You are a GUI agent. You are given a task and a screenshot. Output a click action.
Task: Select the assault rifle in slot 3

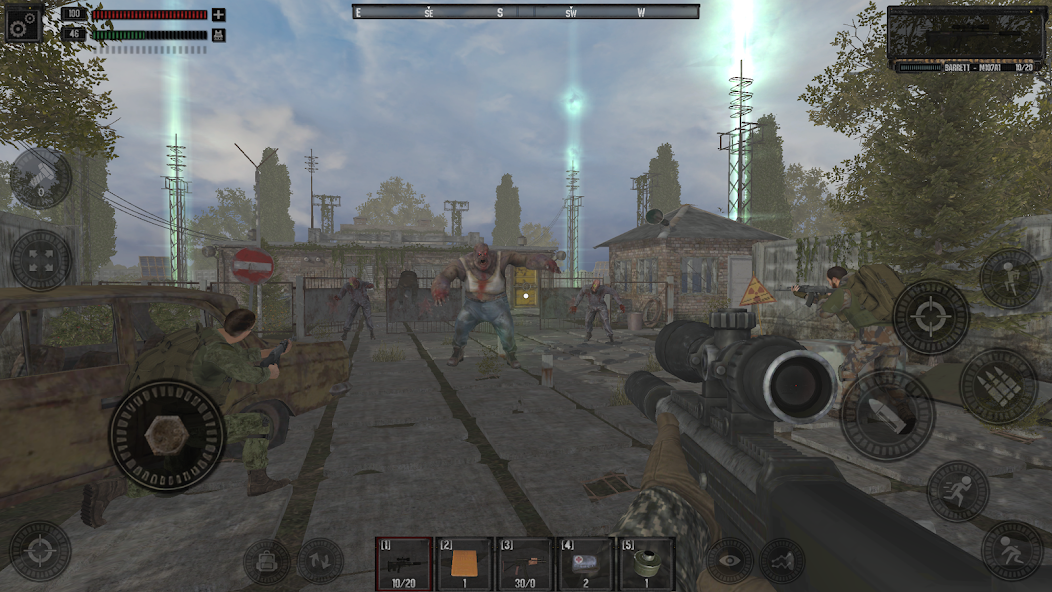point(525,564)
